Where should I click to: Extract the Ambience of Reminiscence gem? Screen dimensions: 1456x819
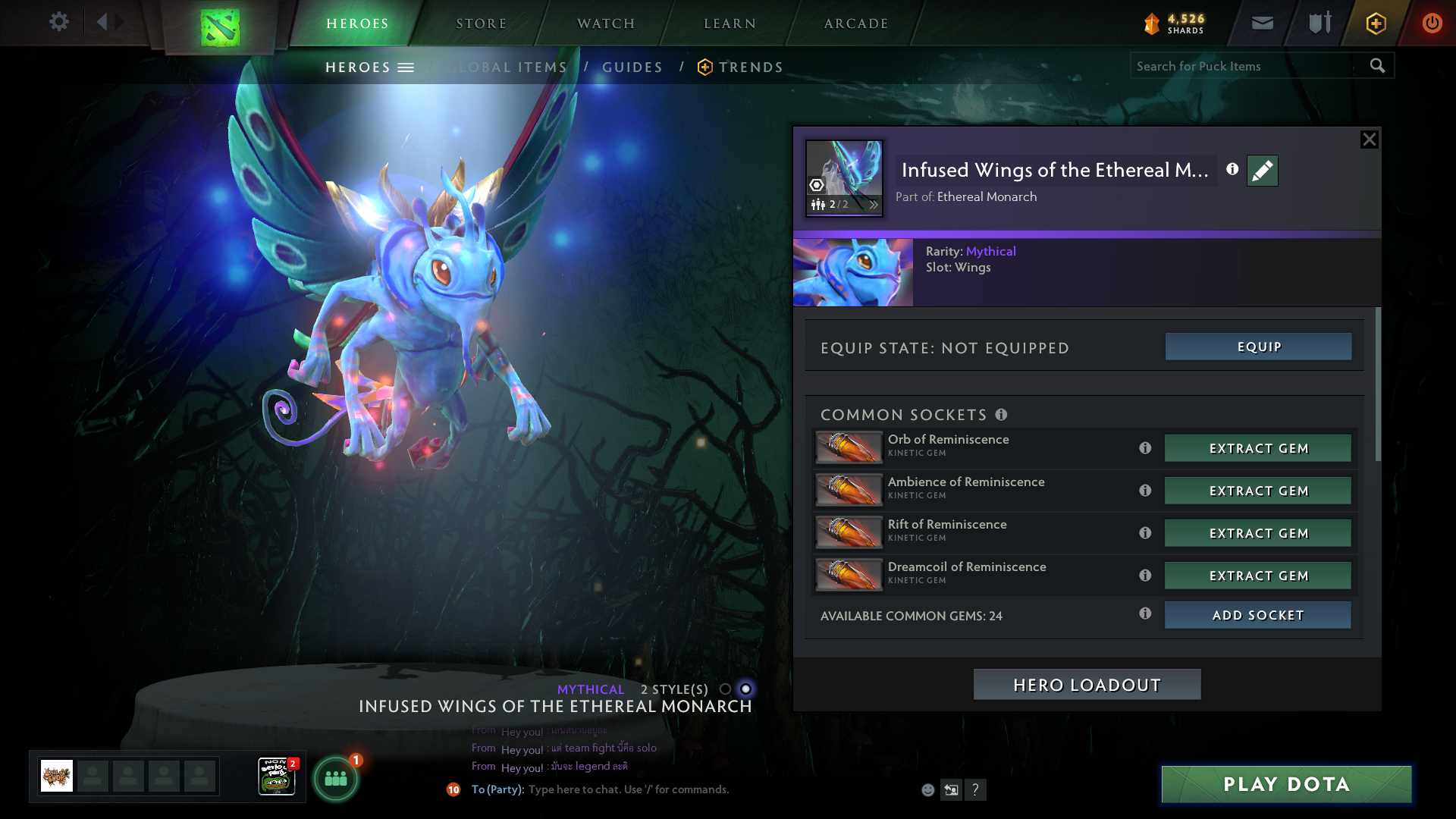pos(1258,491)
